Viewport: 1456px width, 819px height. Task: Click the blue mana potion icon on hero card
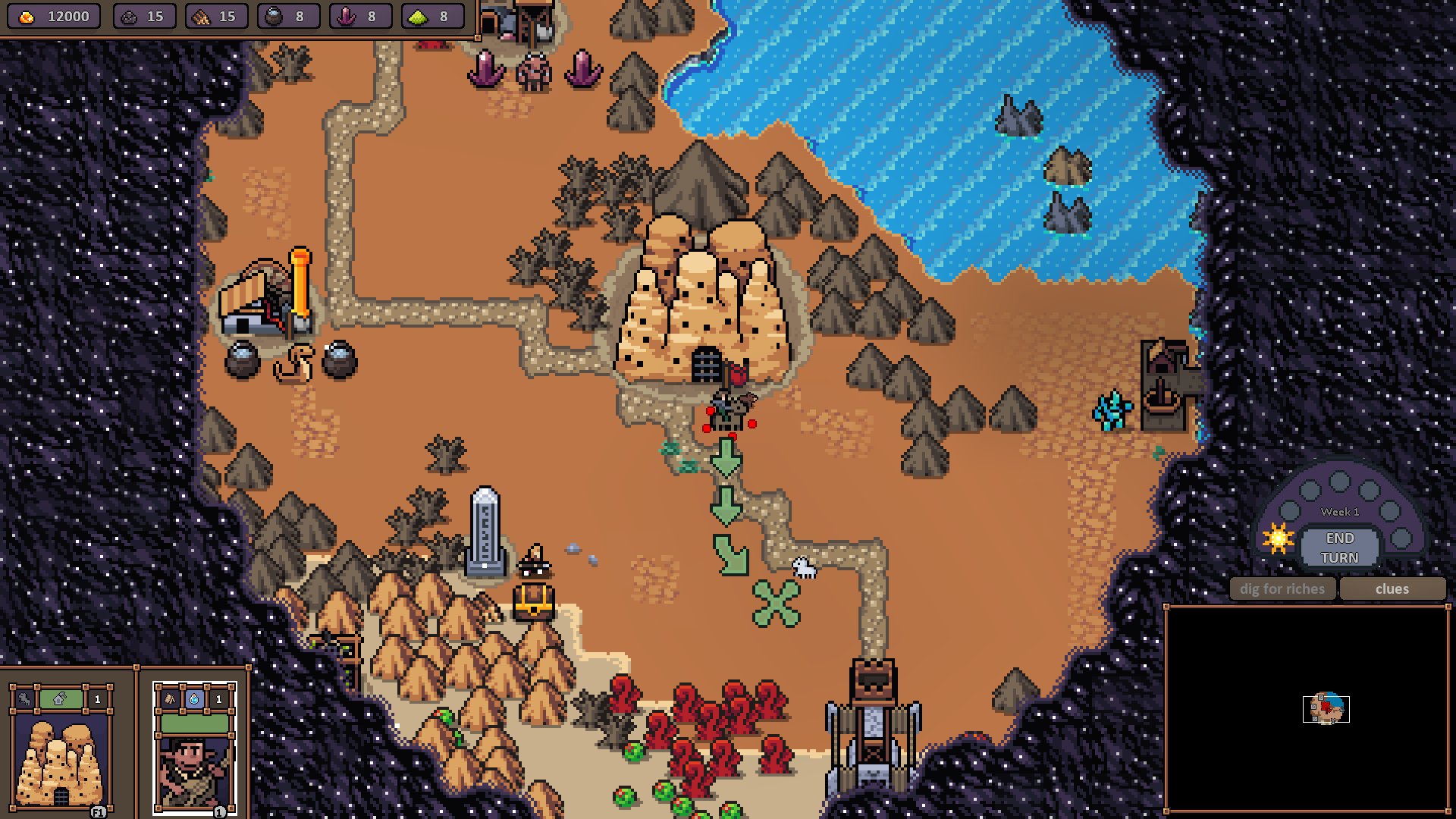[194, 699]
